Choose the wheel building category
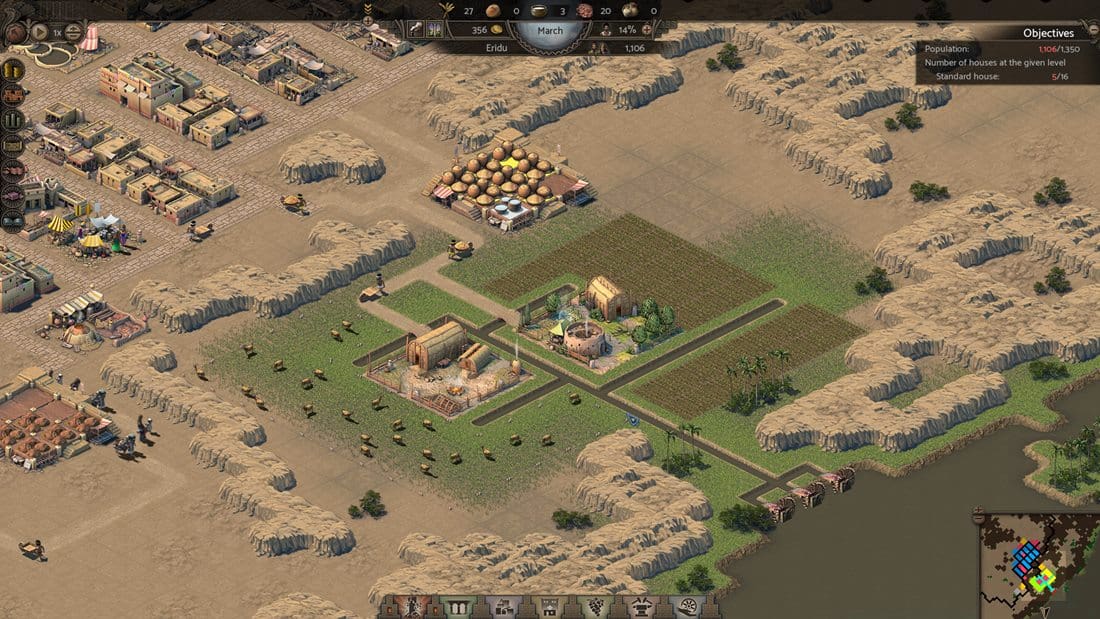Viewport: 1100px width, 619px height. 687,606
